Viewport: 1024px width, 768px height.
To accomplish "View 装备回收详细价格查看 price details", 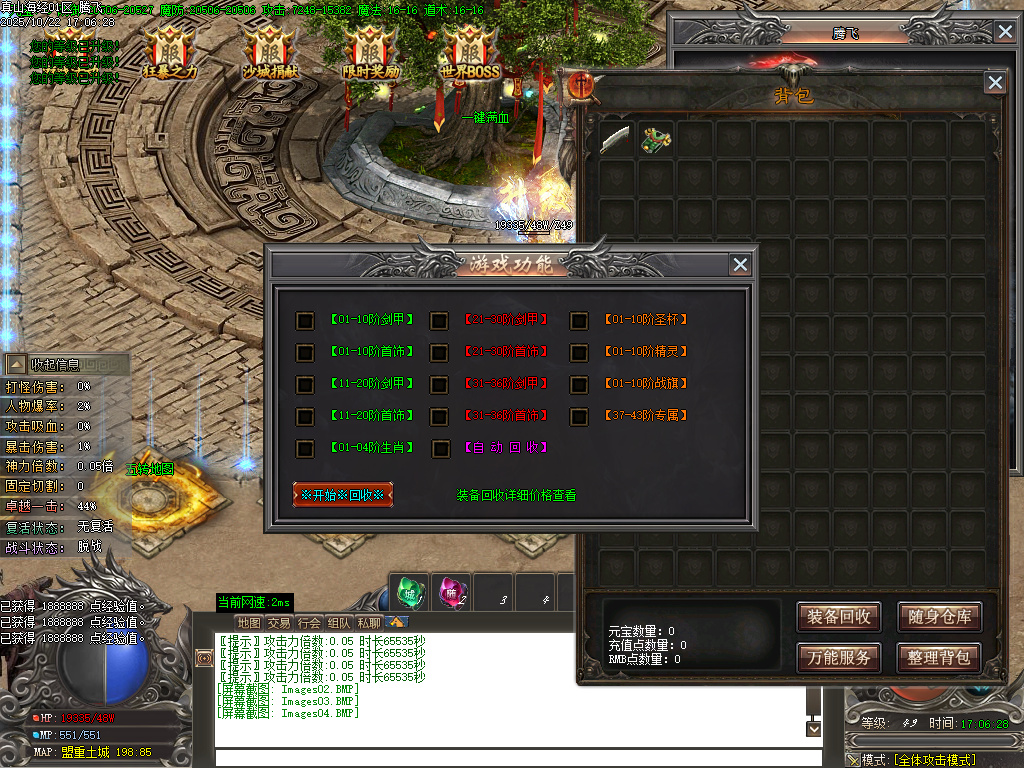I will click(x=516, y=495).
